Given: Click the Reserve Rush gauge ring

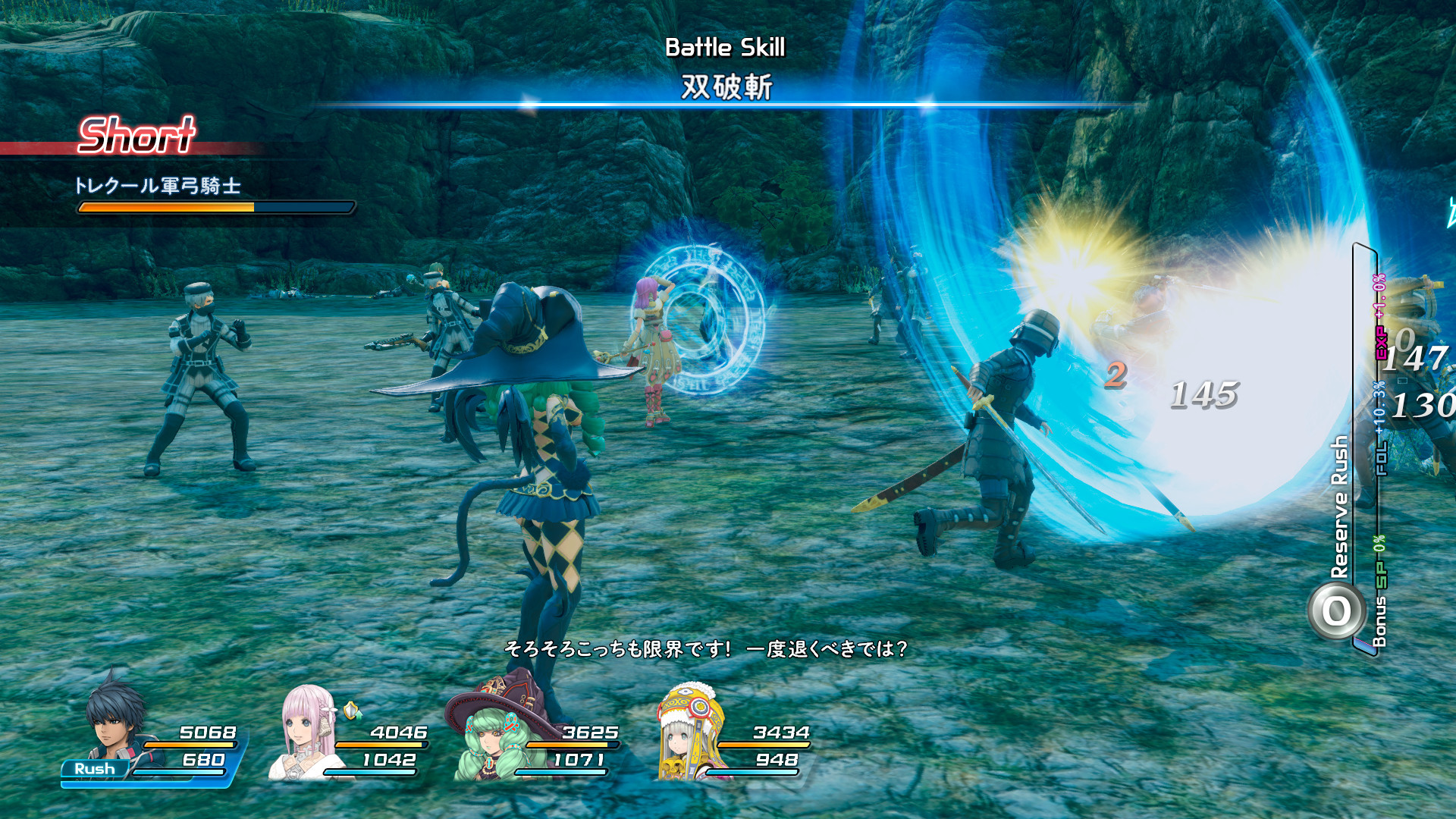Looking at the screenshot, I should click(x=1336, y=611).
